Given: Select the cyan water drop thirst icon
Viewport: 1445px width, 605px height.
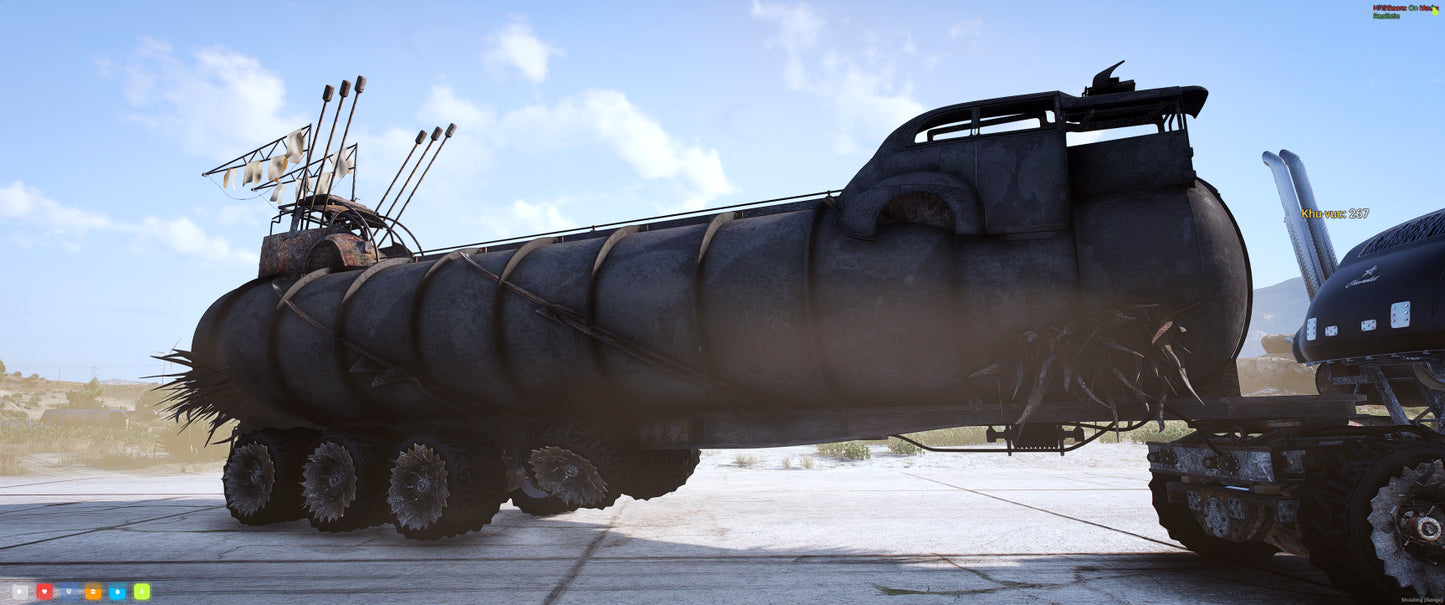Looking at the screenshot, I should pos(117,591).
